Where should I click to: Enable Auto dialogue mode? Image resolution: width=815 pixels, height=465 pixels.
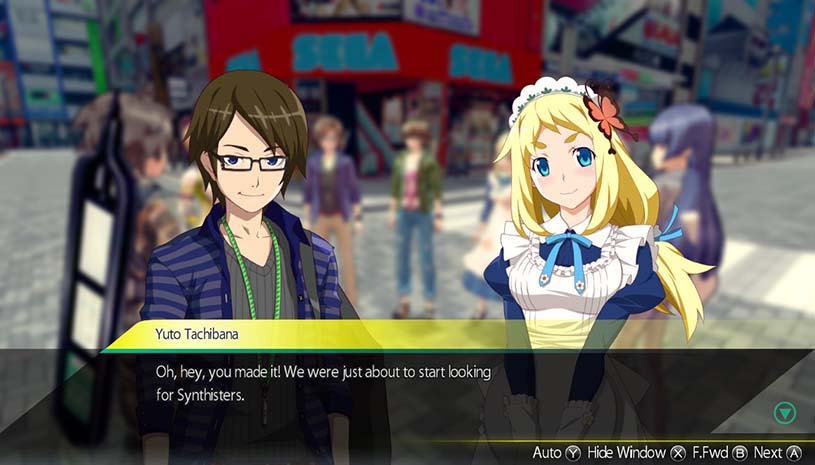tap(556, 453)
